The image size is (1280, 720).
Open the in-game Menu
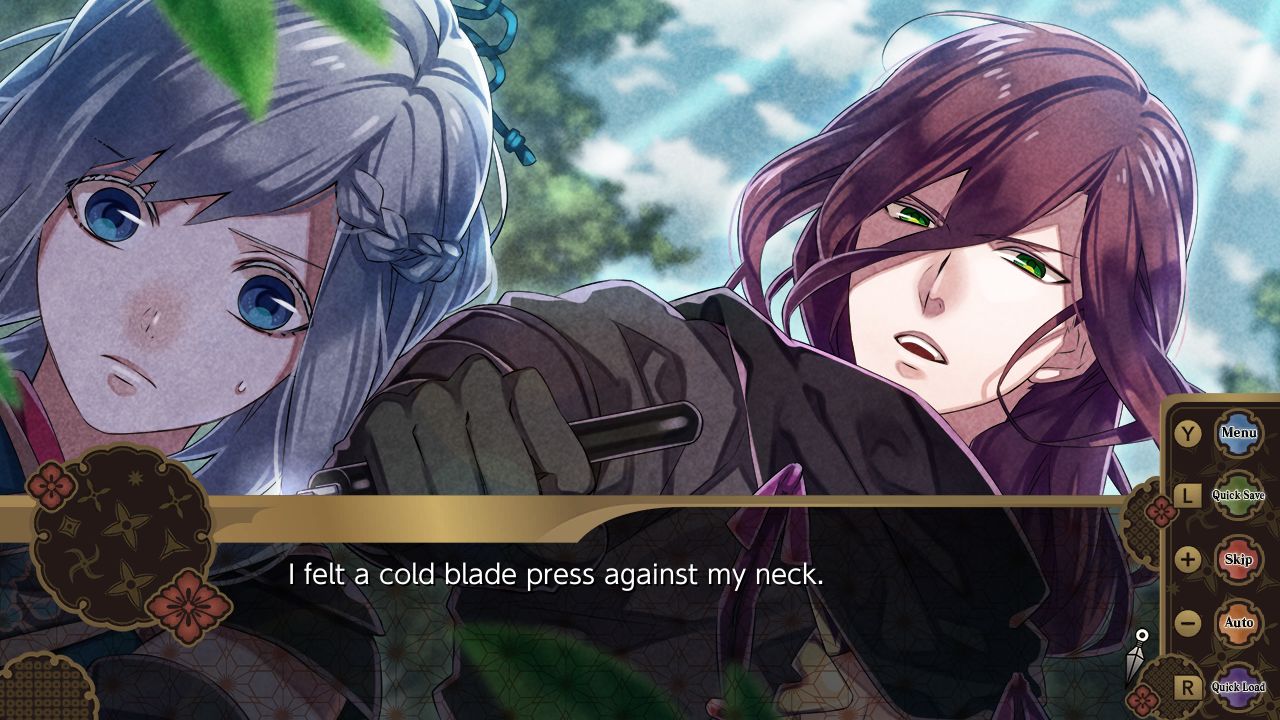[1238, 432]
